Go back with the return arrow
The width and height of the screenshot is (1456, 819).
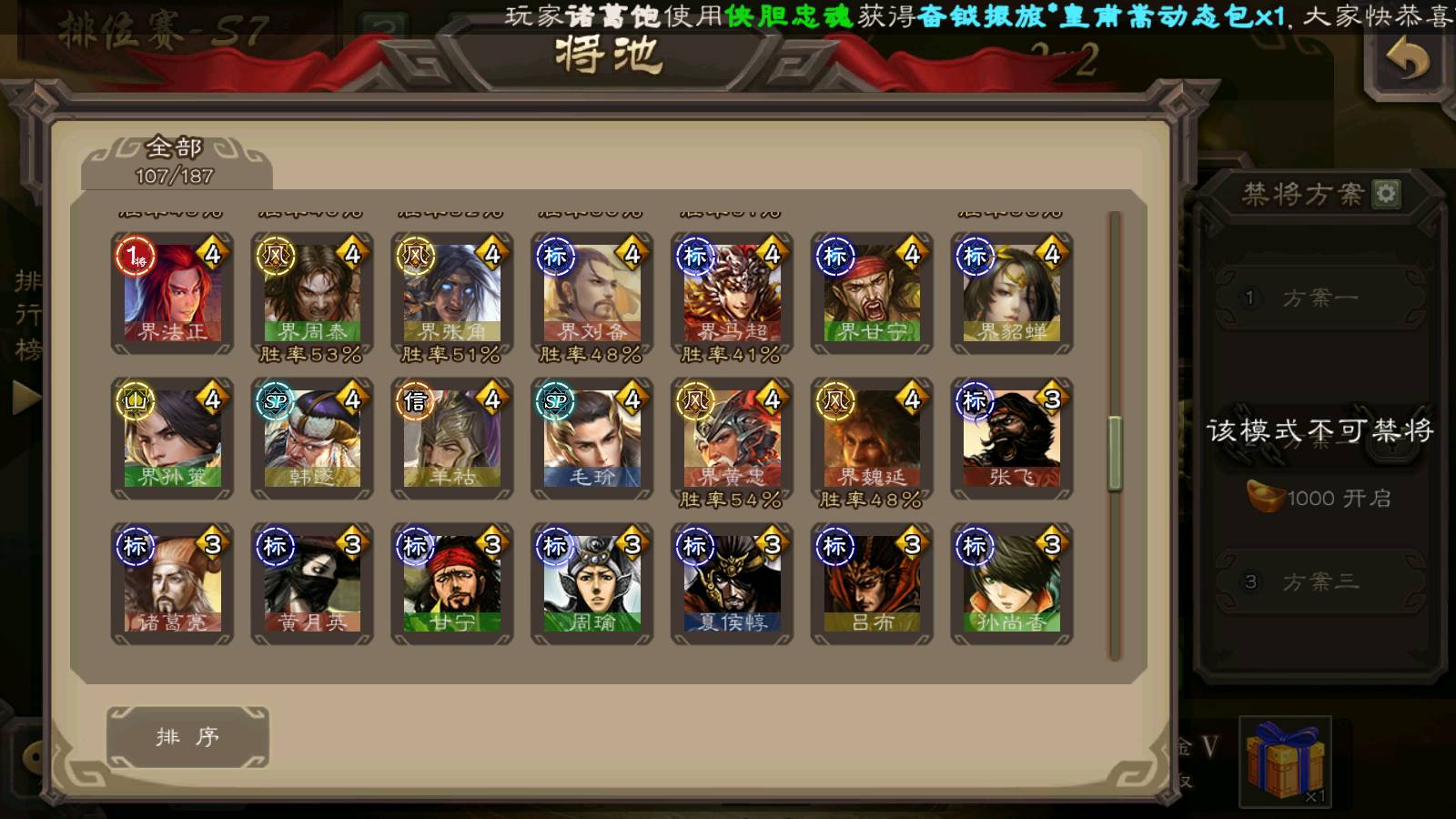pyautogui.click(x=1407, y=61)
